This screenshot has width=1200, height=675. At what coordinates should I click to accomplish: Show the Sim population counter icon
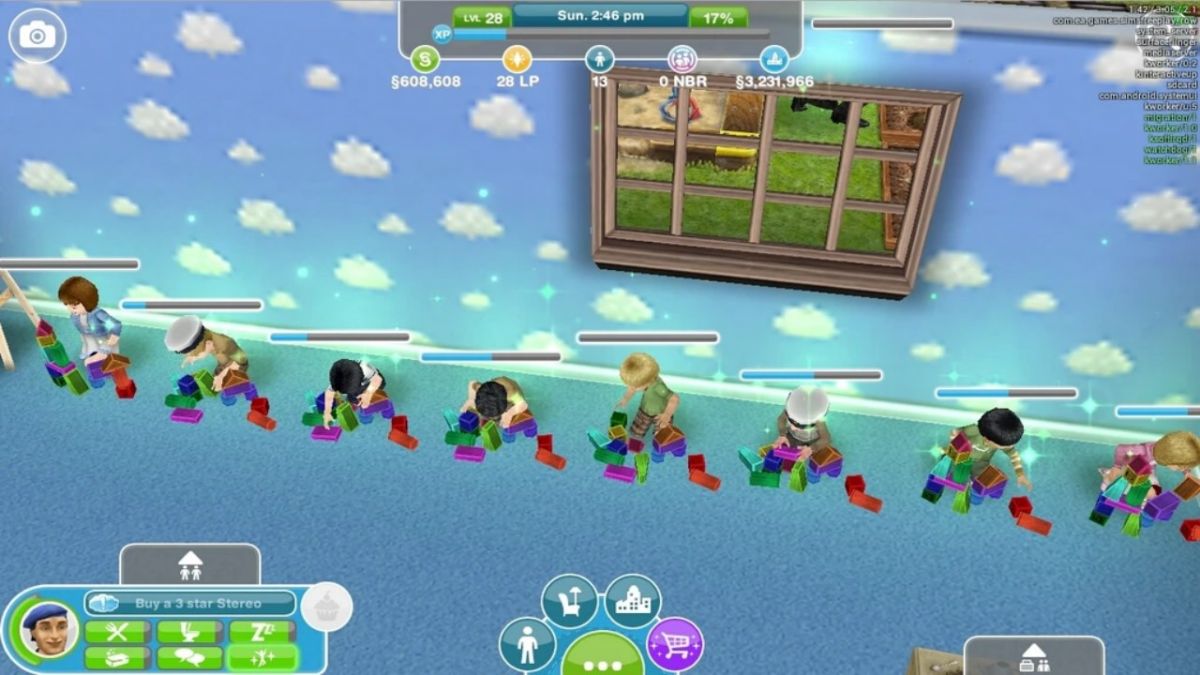click(599, 58)
